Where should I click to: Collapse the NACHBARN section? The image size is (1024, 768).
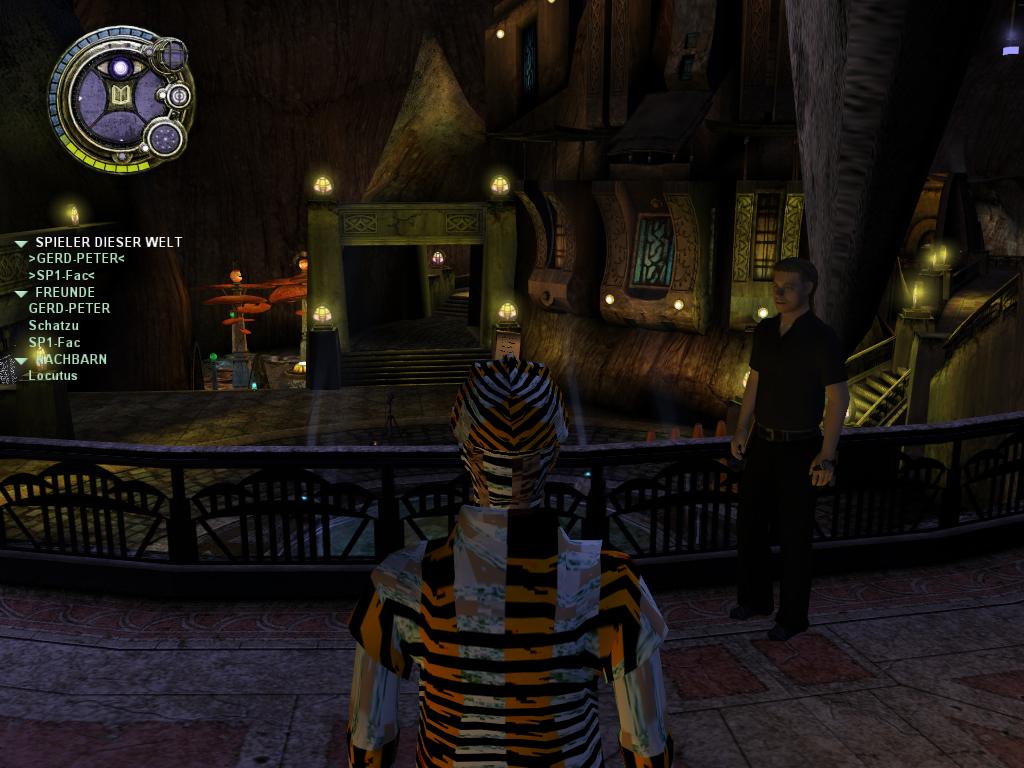click(x=21, y=360)
